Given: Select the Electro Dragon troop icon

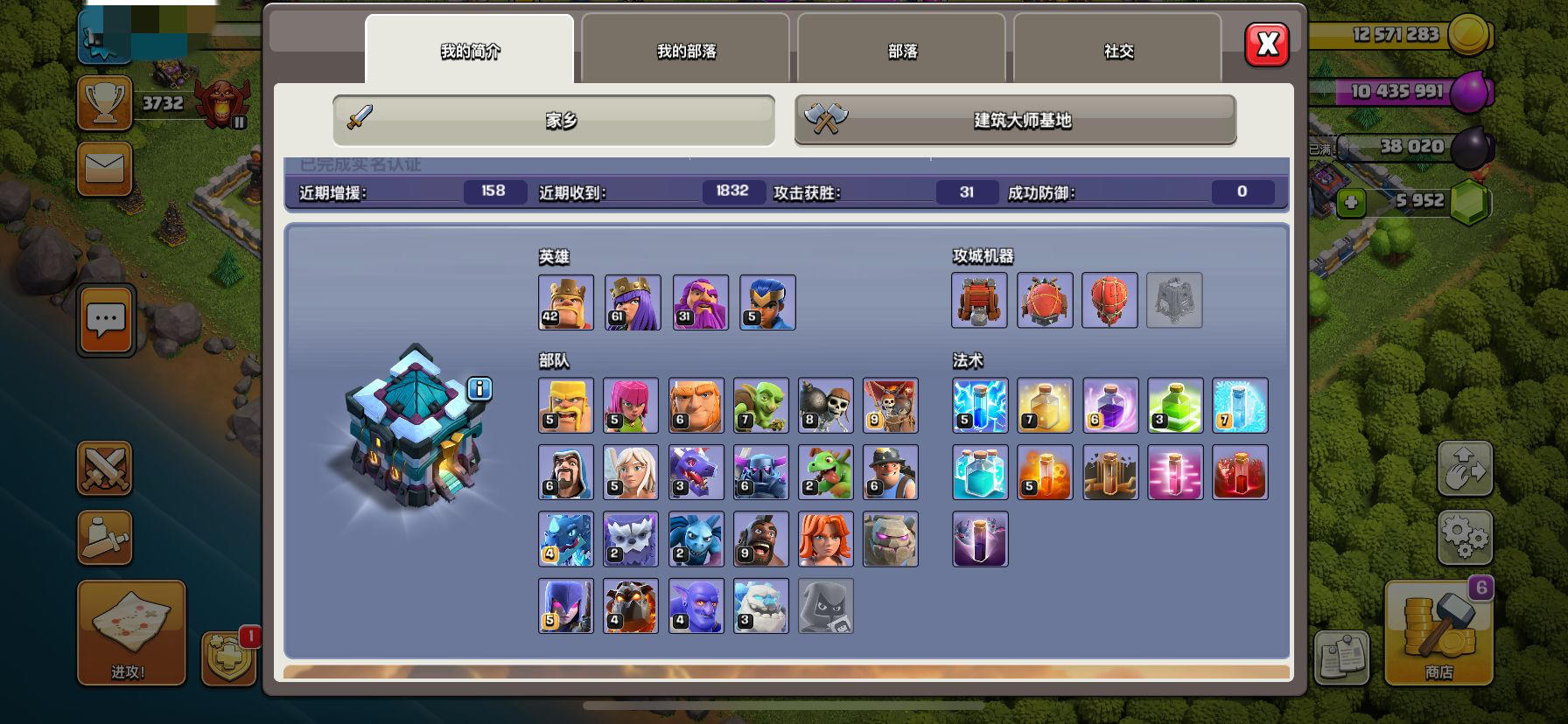Looking at the screenshot, I should 565,539.
